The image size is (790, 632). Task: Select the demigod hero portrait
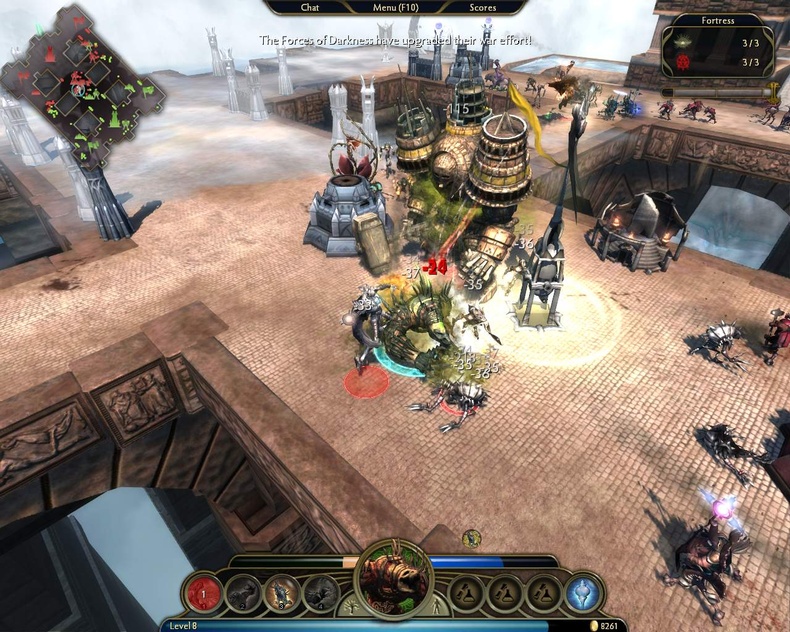[x=394, y=580]
